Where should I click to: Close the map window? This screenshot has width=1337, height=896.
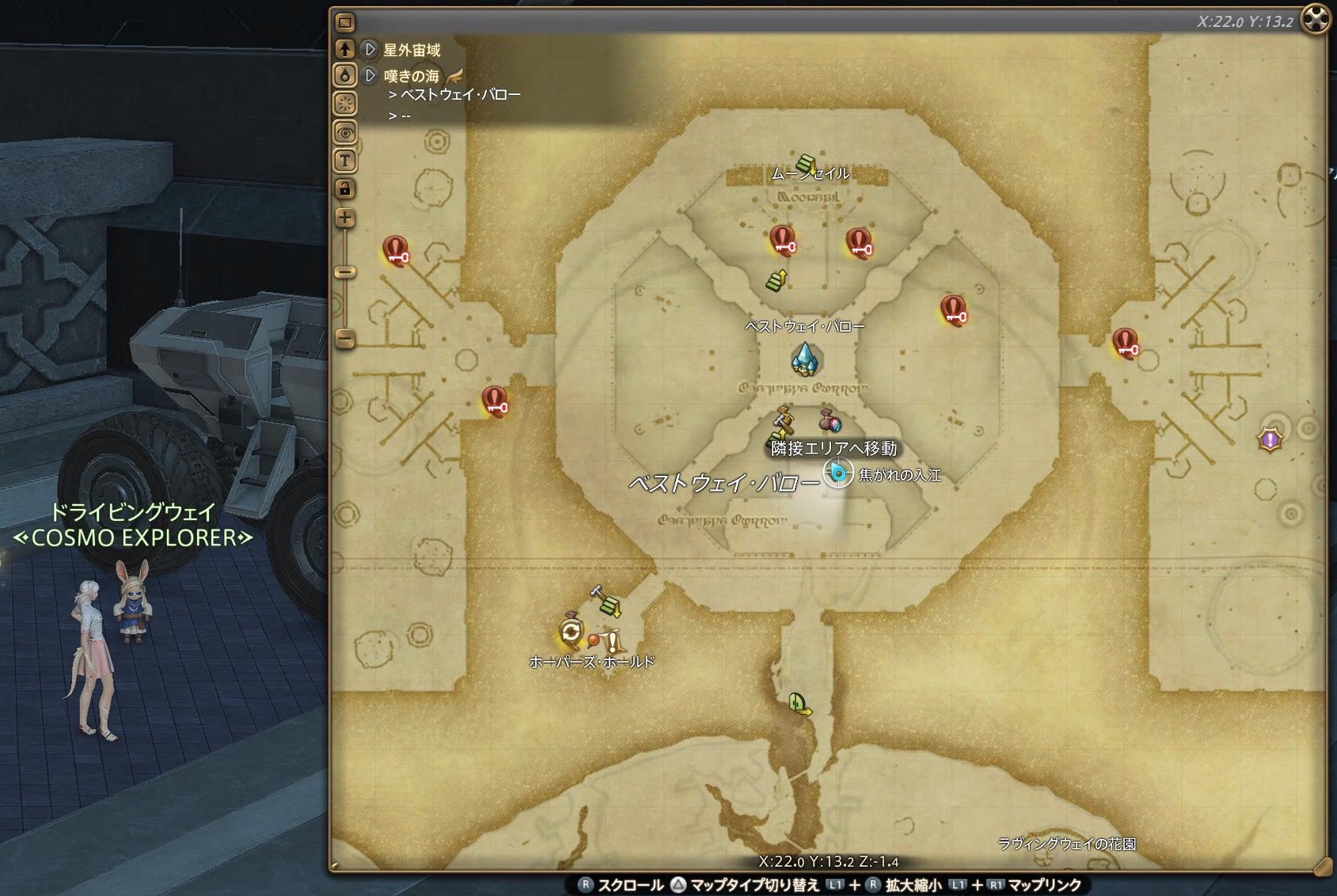pyautogui.click(x=1316, y=19)
